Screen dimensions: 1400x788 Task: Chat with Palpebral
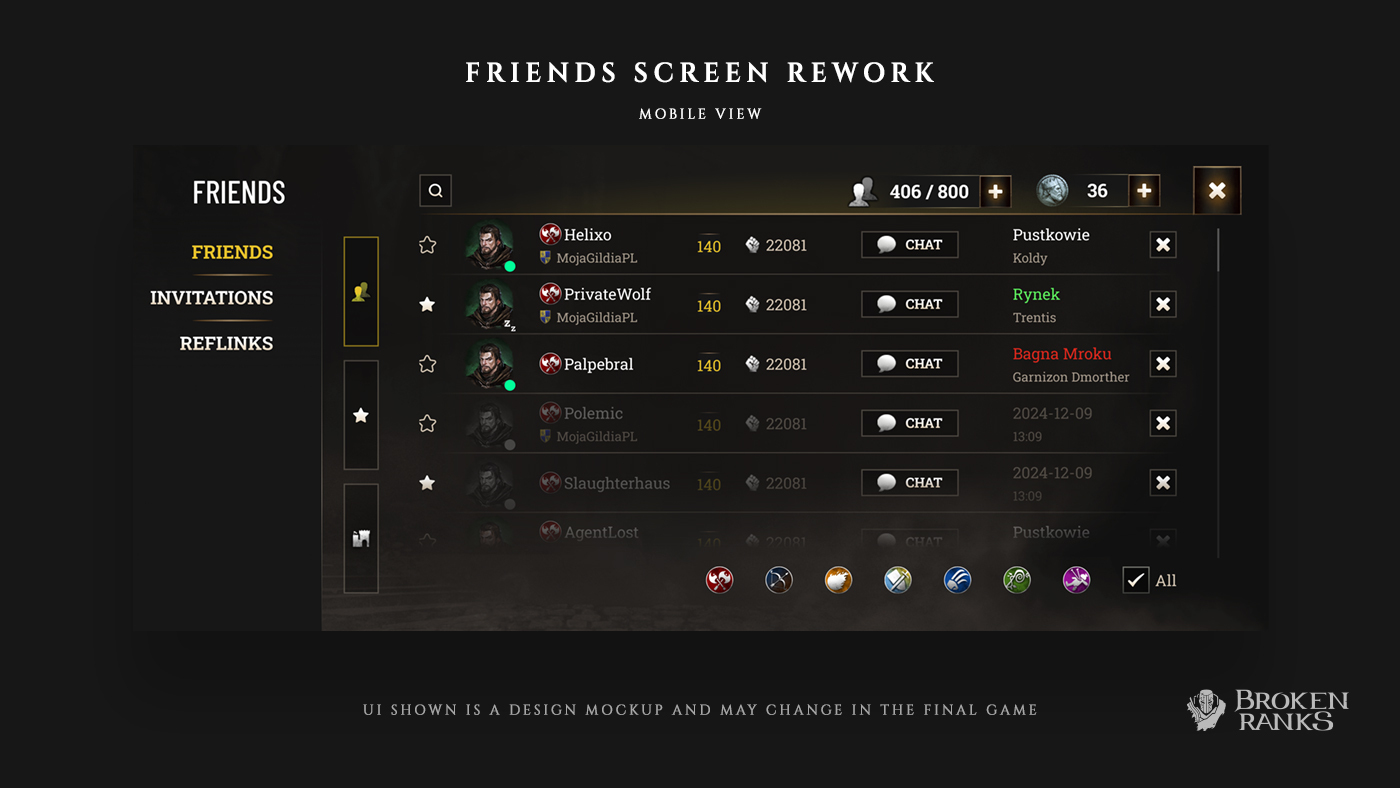(x=909, y=364)
